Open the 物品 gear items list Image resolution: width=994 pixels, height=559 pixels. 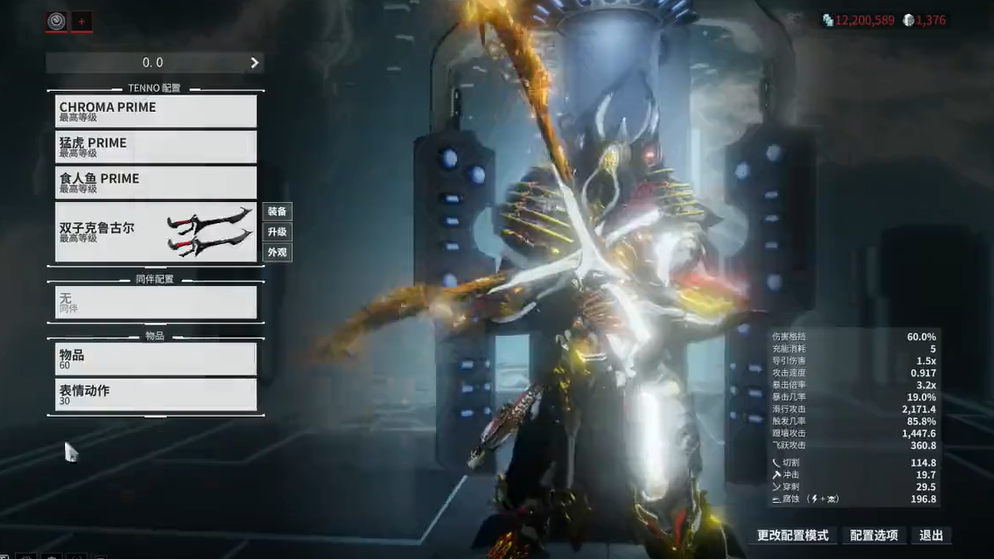point(155,359)
